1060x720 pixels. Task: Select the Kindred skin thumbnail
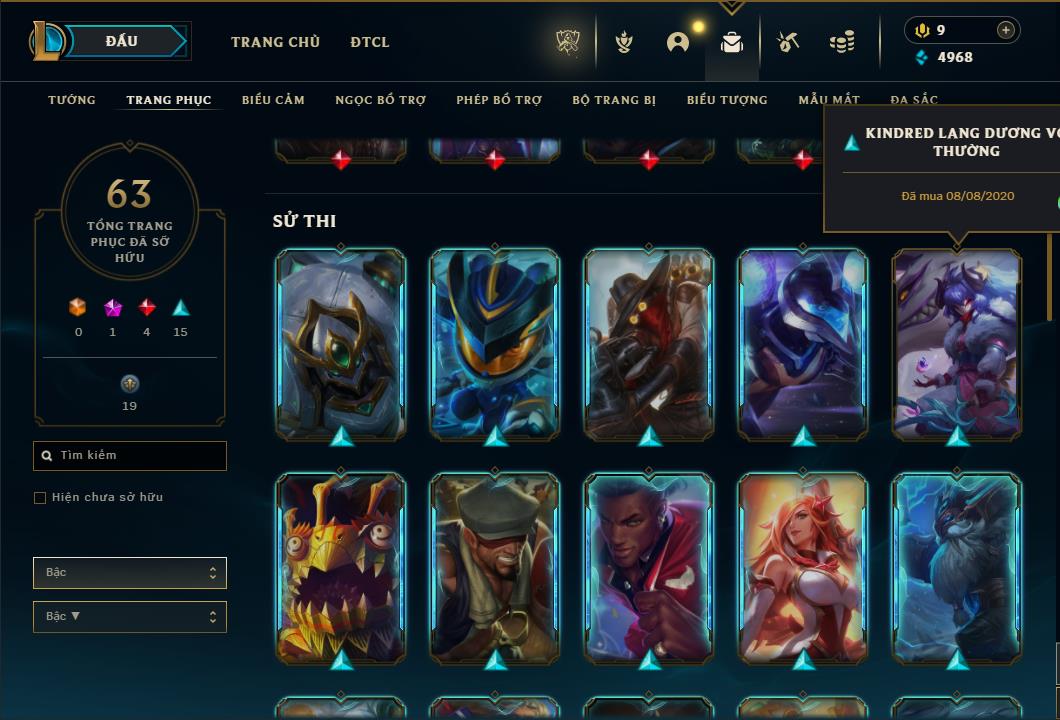[957, 344]
